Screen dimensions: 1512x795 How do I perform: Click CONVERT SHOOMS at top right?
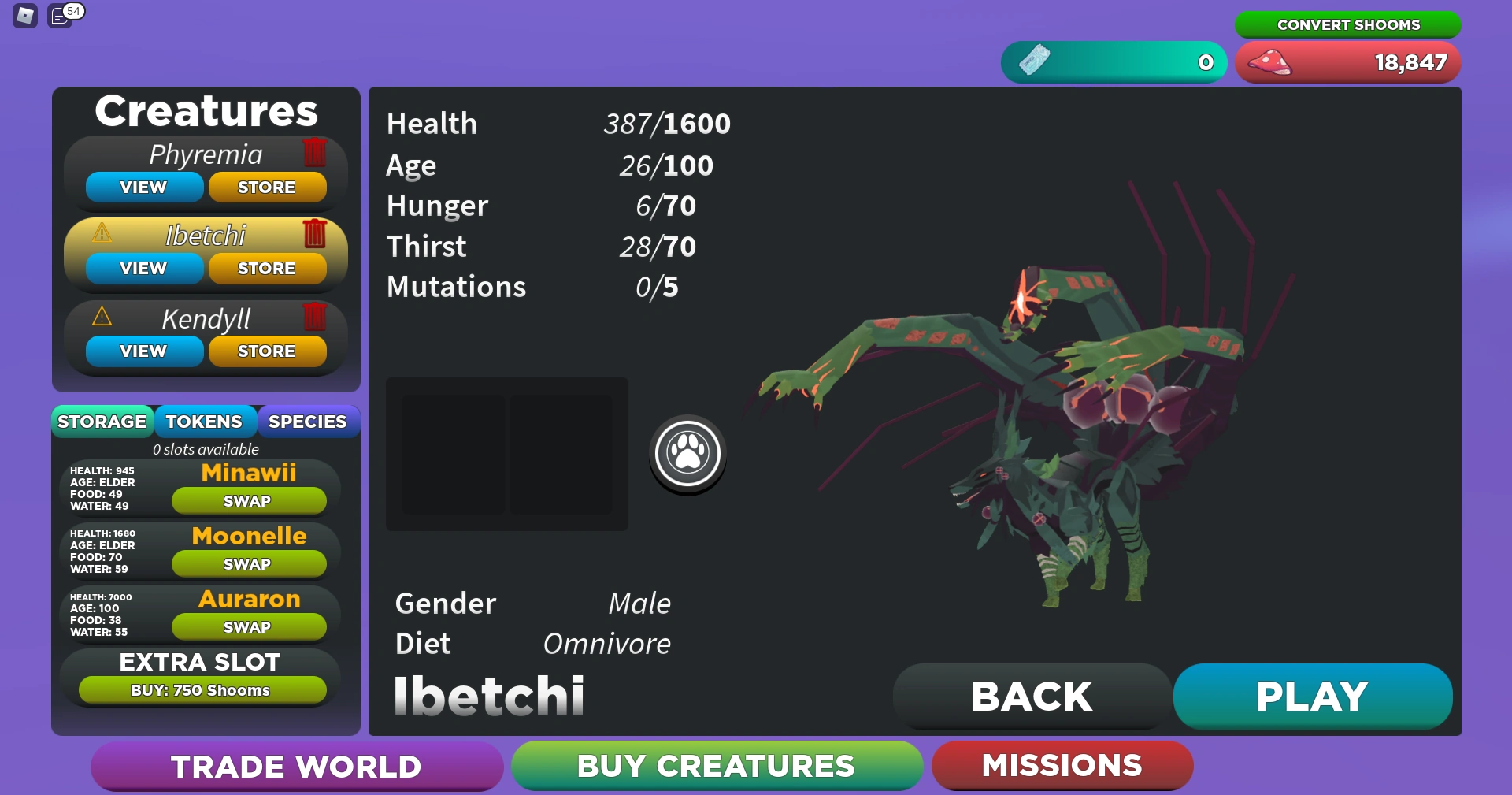pos(1347,24)
